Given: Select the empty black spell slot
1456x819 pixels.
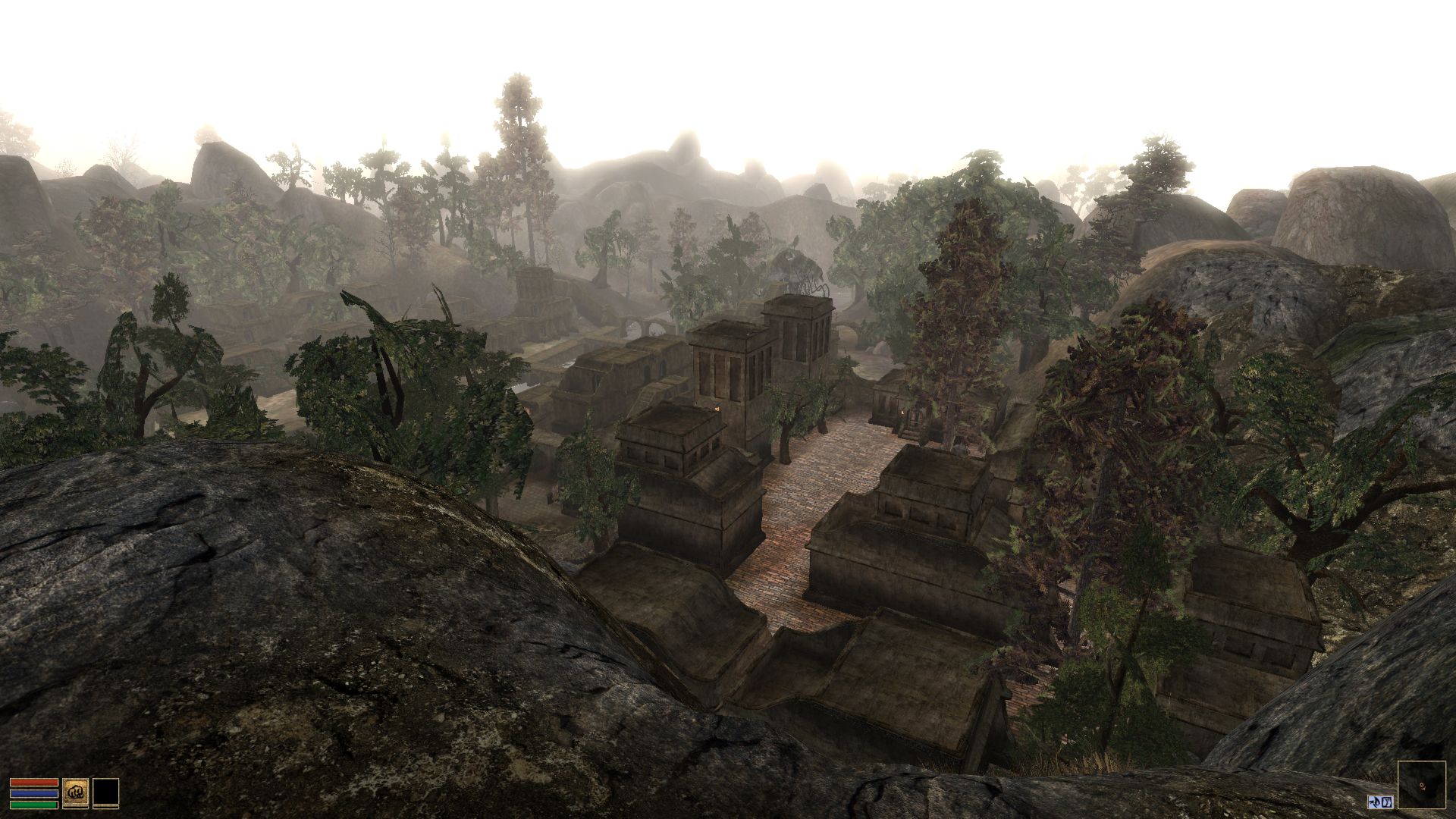Looking at the screenshot, I should [x=105, y=792].
